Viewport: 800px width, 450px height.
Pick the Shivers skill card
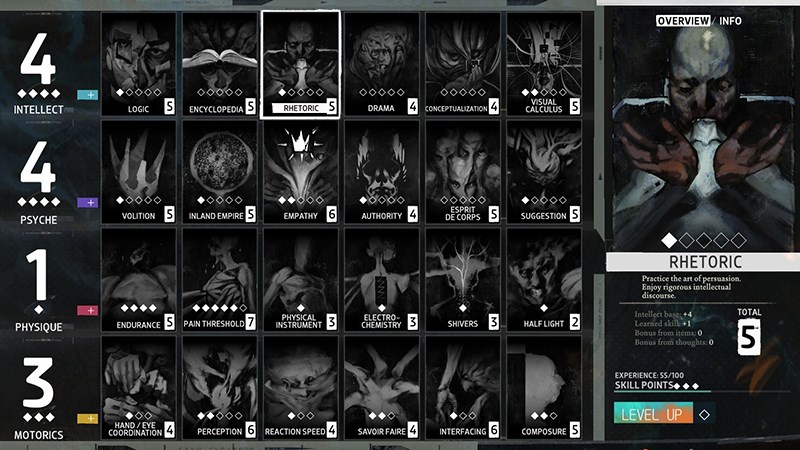(463, 280)
